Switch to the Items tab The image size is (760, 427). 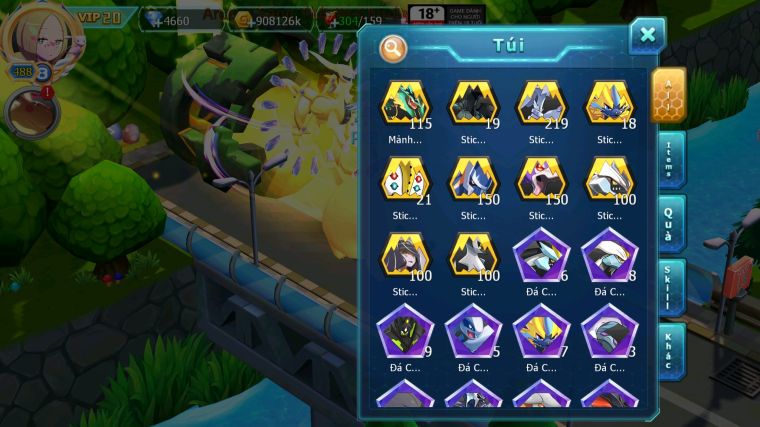point(669,161)
